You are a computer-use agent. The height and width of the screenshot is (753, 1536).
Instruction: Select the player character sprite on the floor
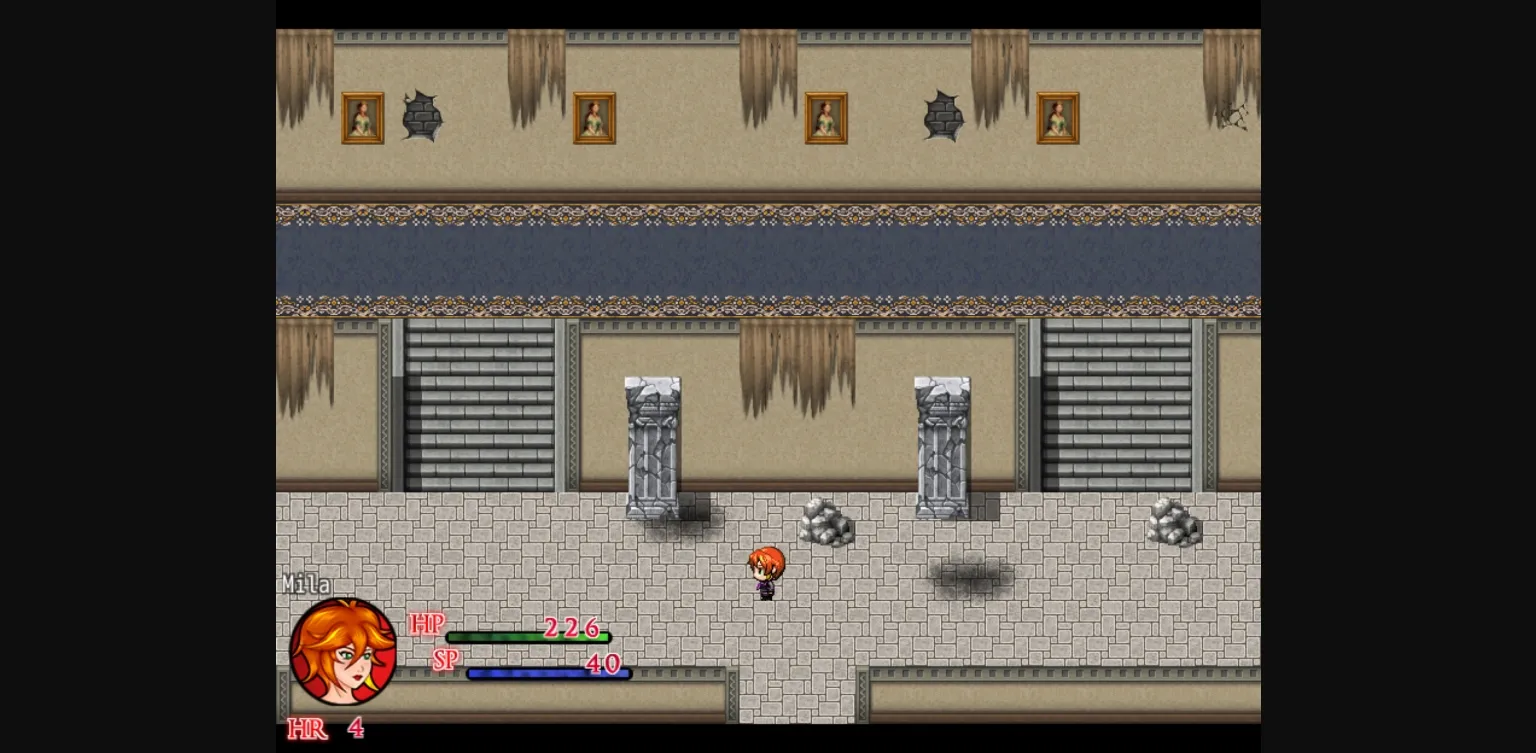[x=766, y=573]
